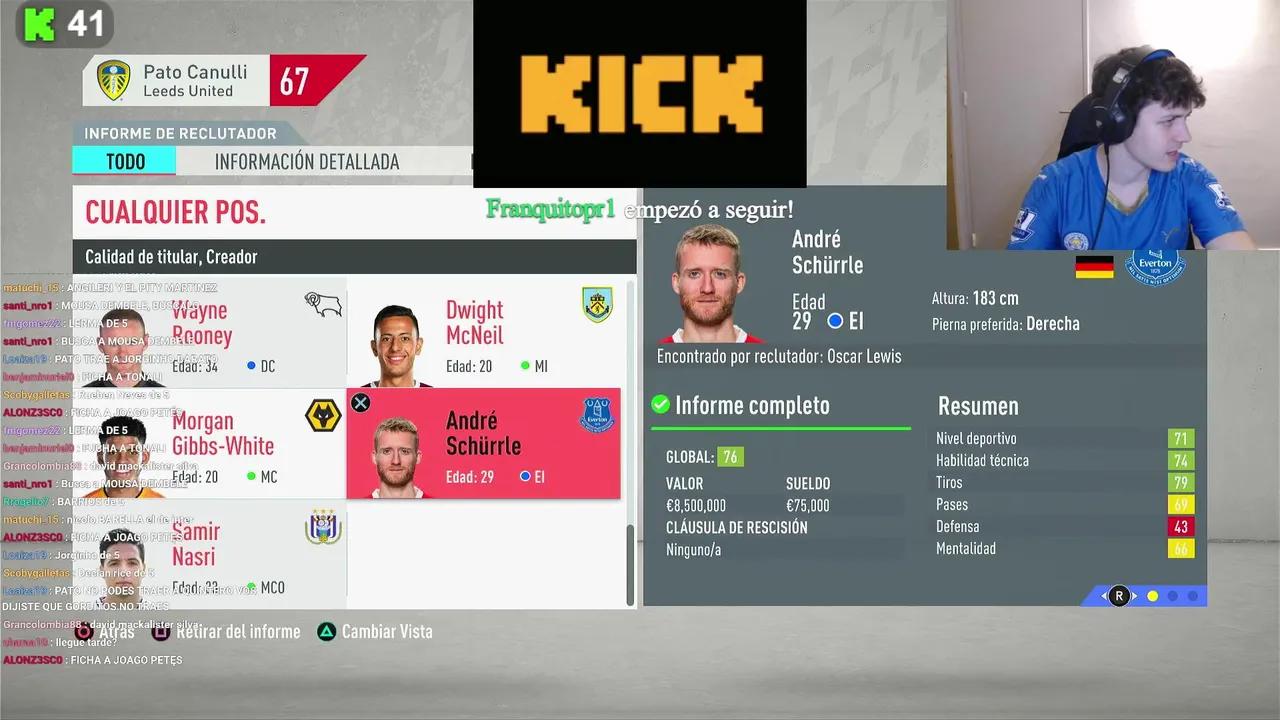Activate Cambiar Vista option
Image resolution: width=1280 pixels, height=720 pixels.
[386, 632]
